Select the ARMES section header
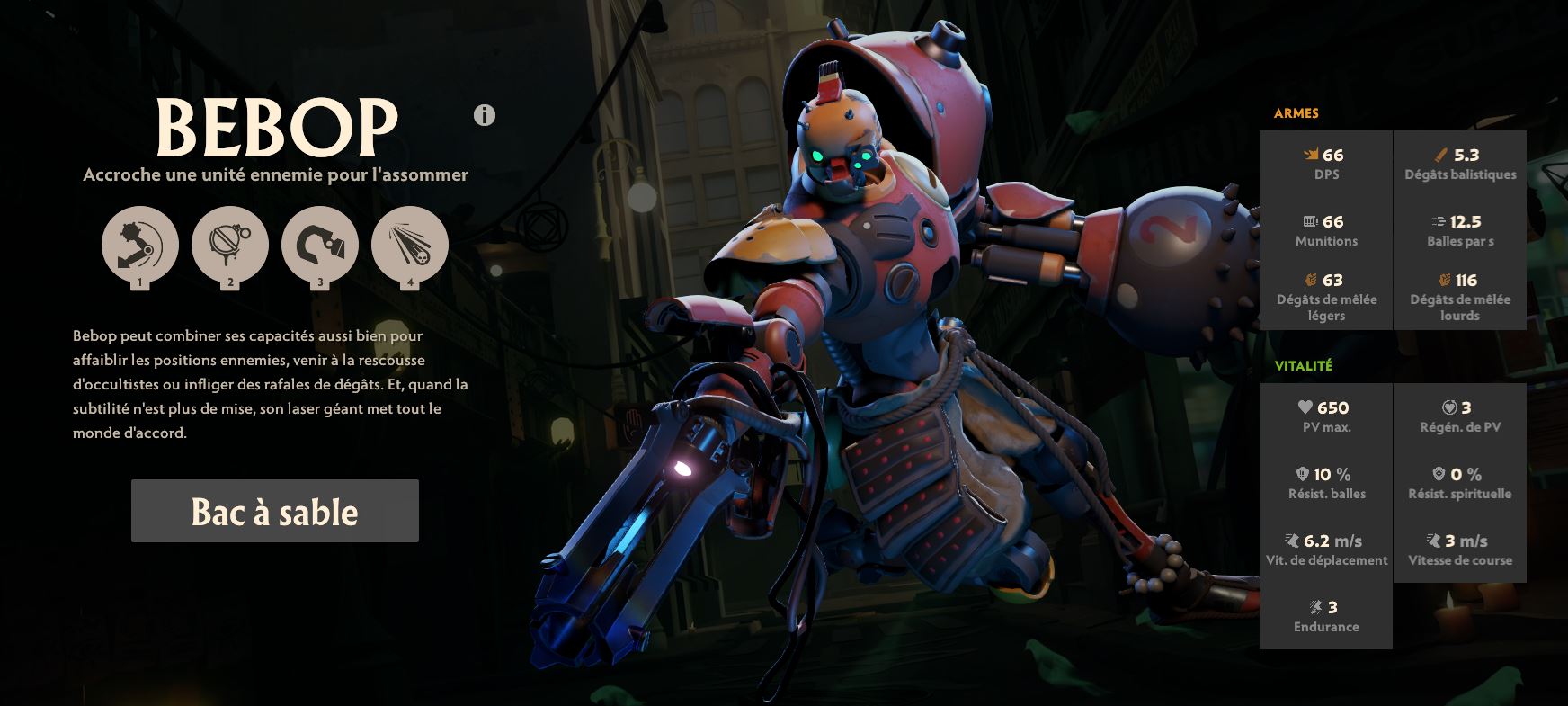Image resolution: width=1568 pixels, height=706 pixels. click(1296, 113)
